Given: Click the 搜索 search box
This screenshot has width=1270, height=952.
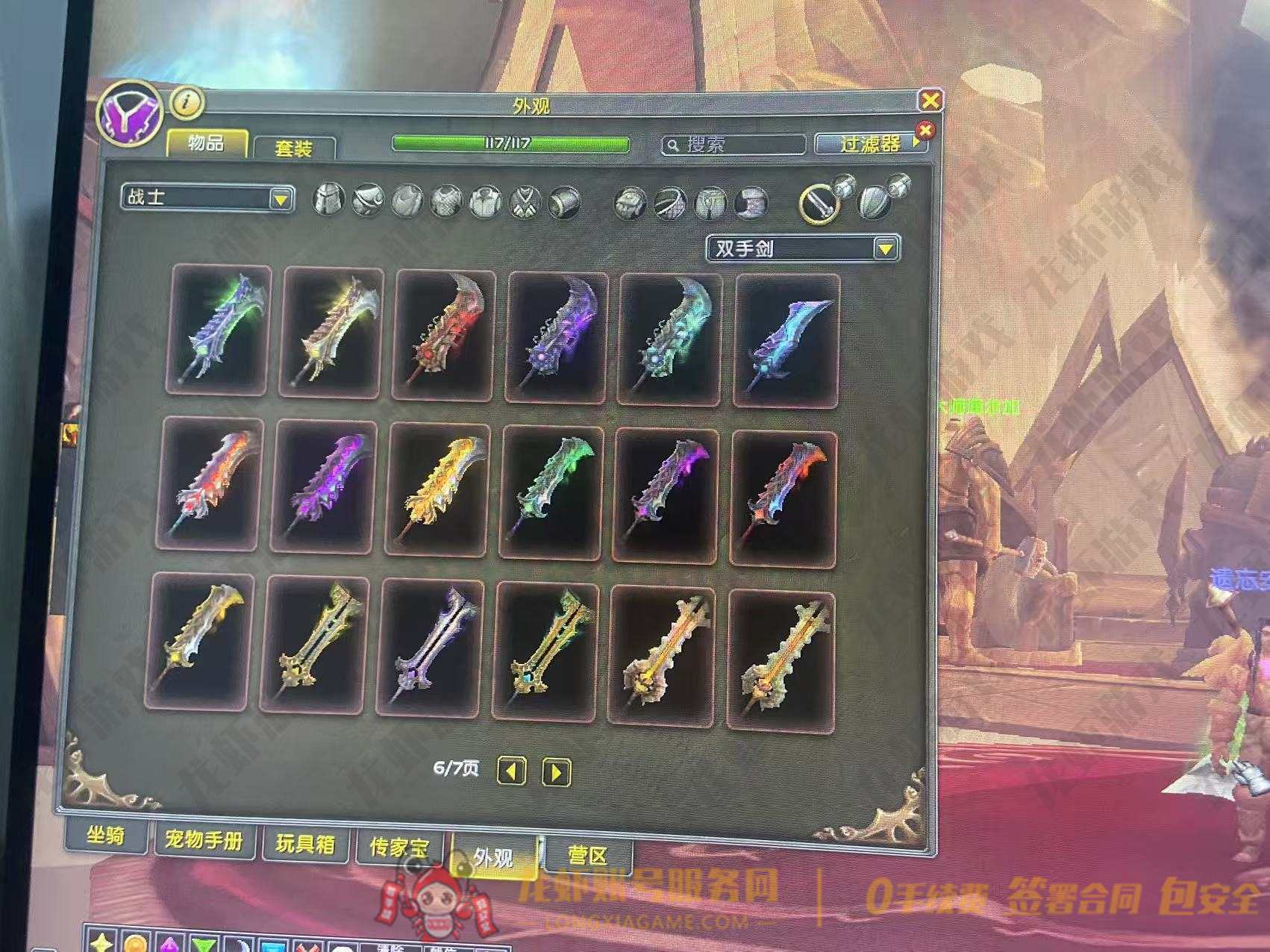Looking at the screenshot, I should (733, 144).
